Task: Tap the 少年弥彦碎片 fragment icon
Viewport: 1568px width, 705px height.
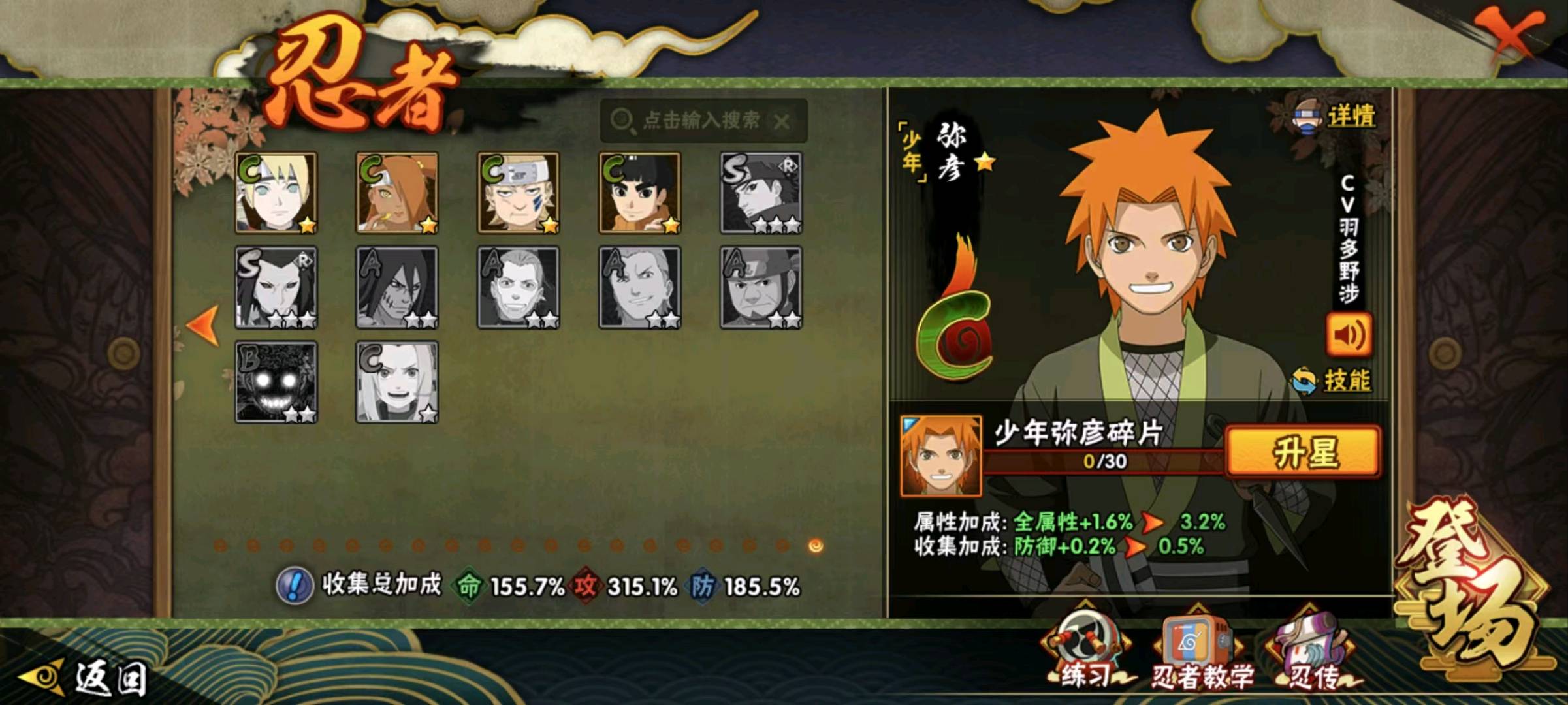Action: 940,456
